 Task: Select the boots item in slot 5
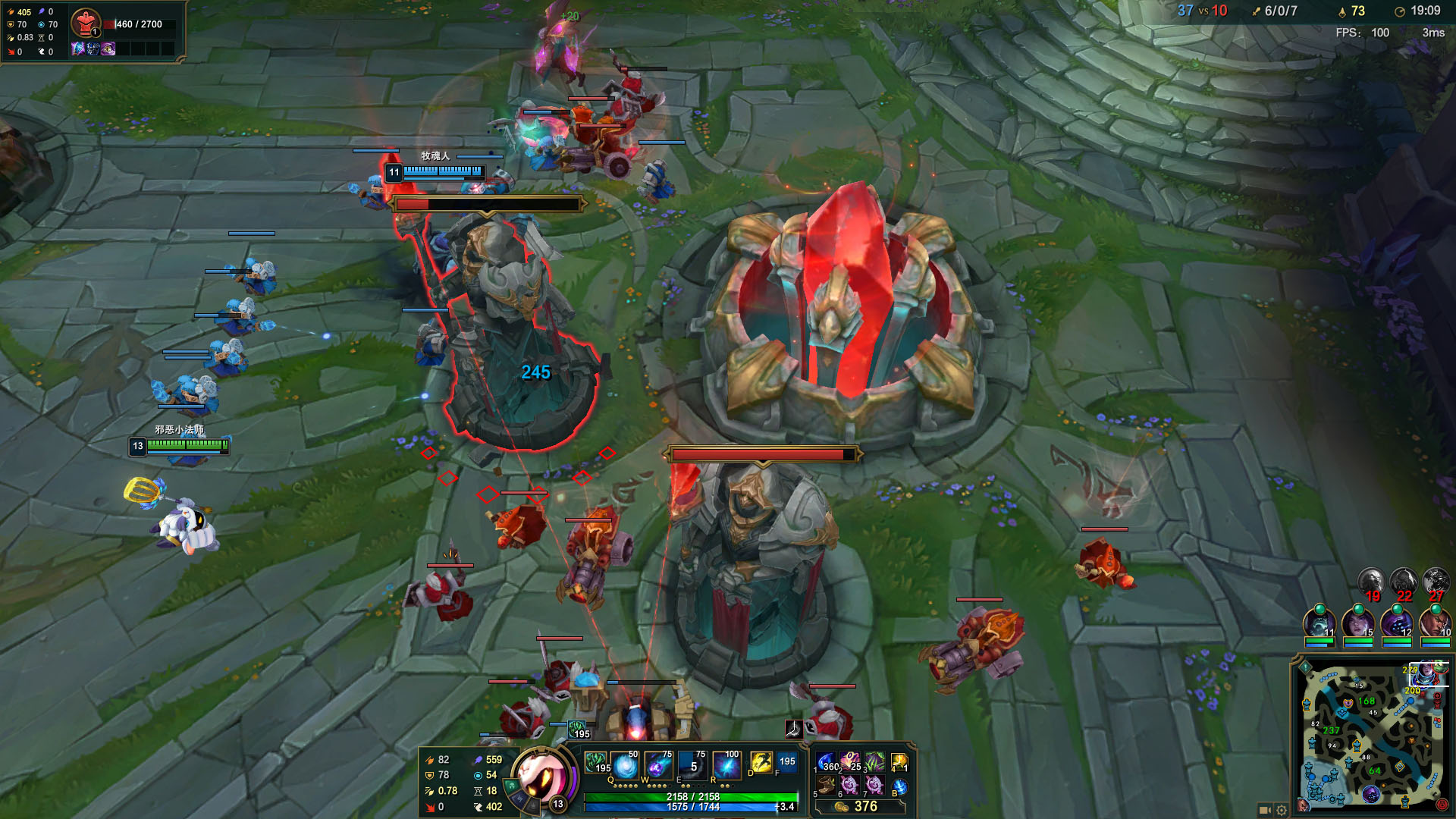(x=827, y=785)
